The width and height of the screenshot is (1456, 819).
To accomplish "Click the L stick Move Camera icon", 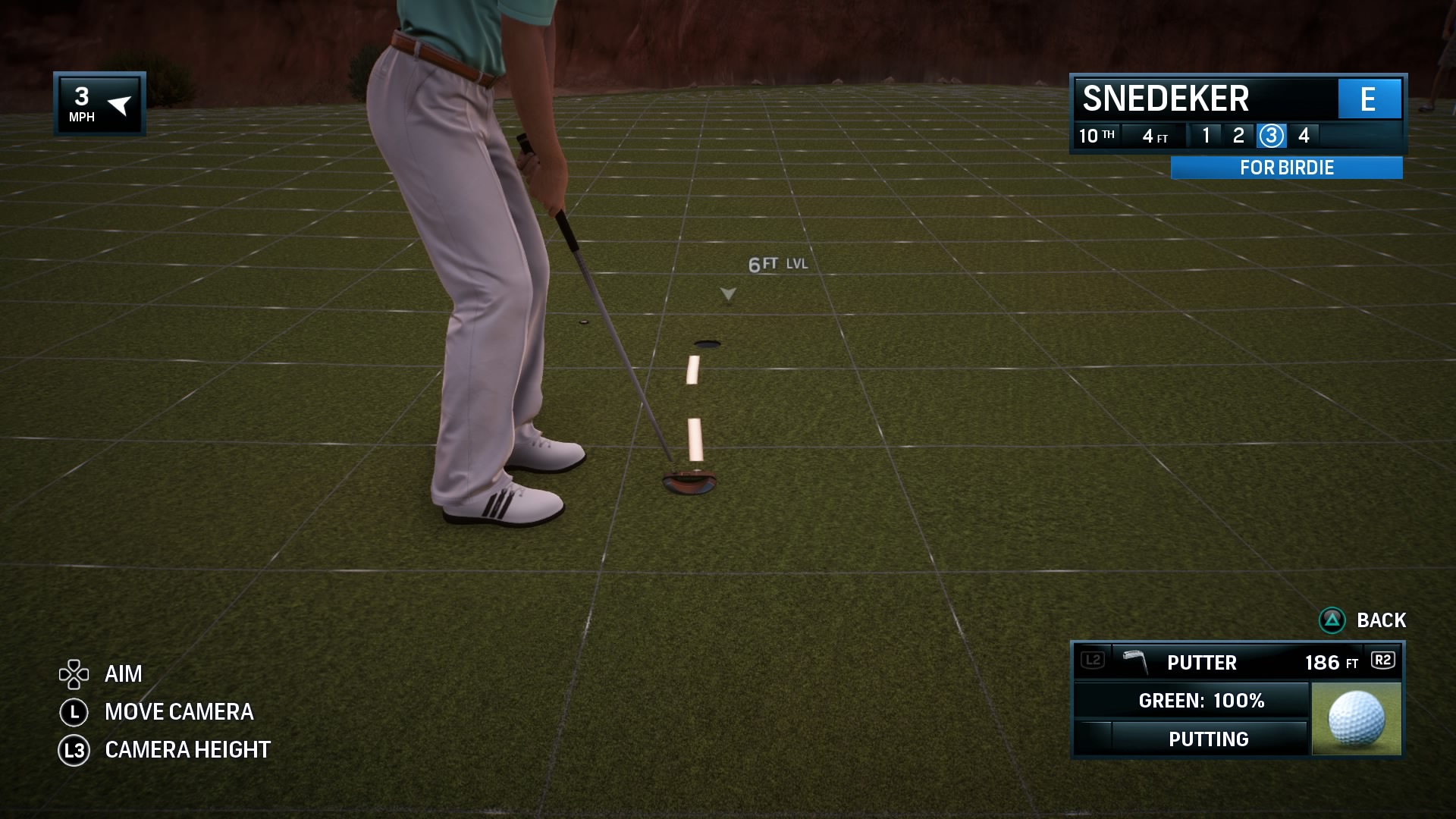I will pos(74,712).
